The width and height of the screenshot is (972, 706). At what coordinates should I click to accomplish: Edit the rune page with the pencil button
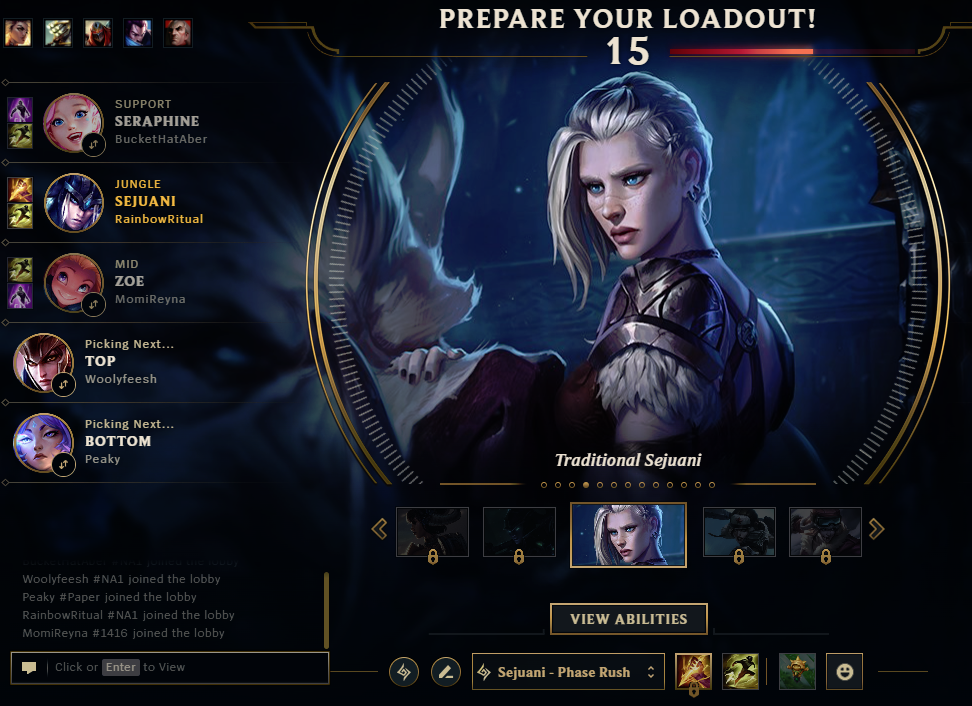446,672
